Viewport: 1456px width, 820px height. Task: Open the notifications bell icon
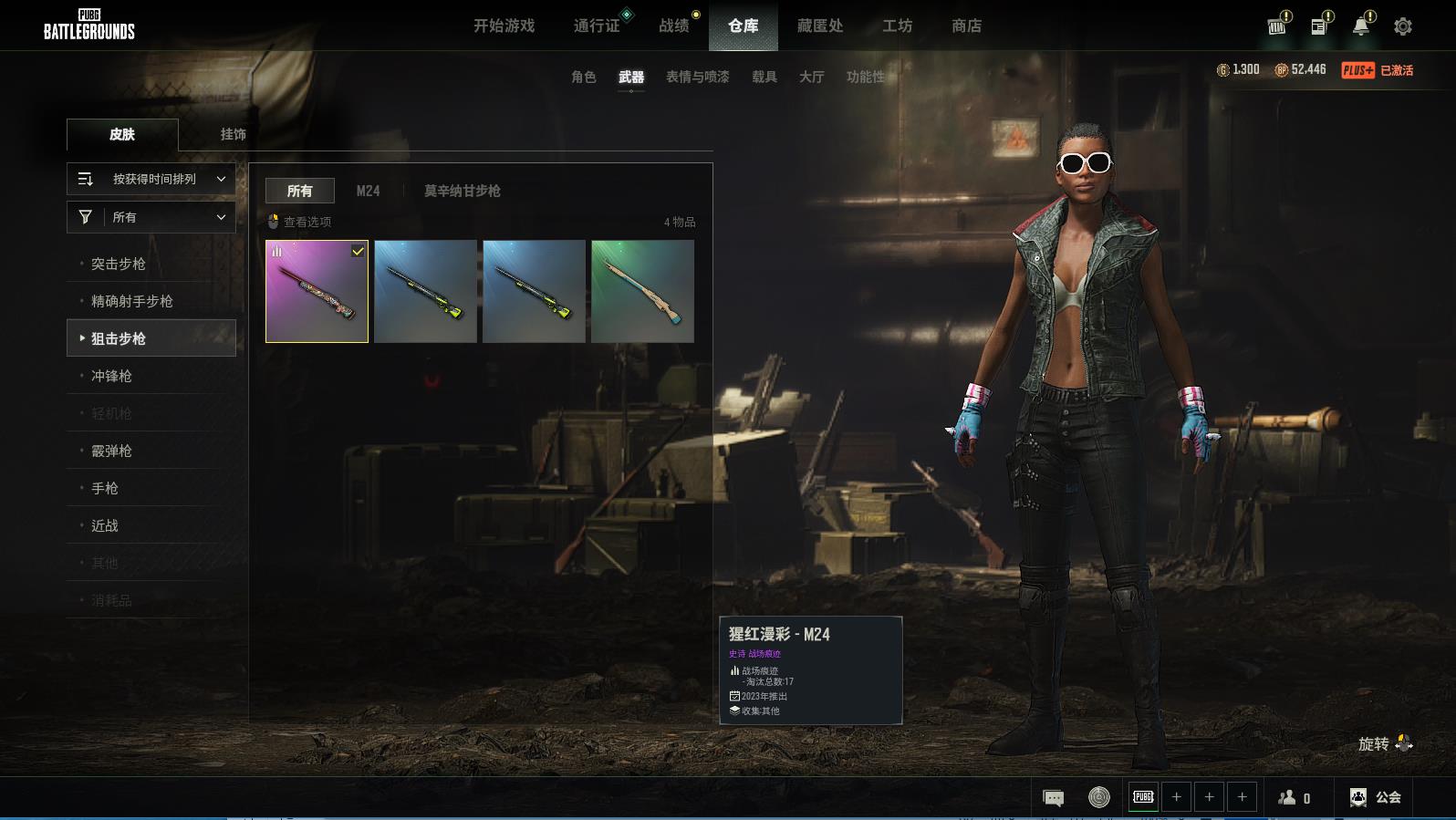pyautogui.click(x=1360, y=26)
